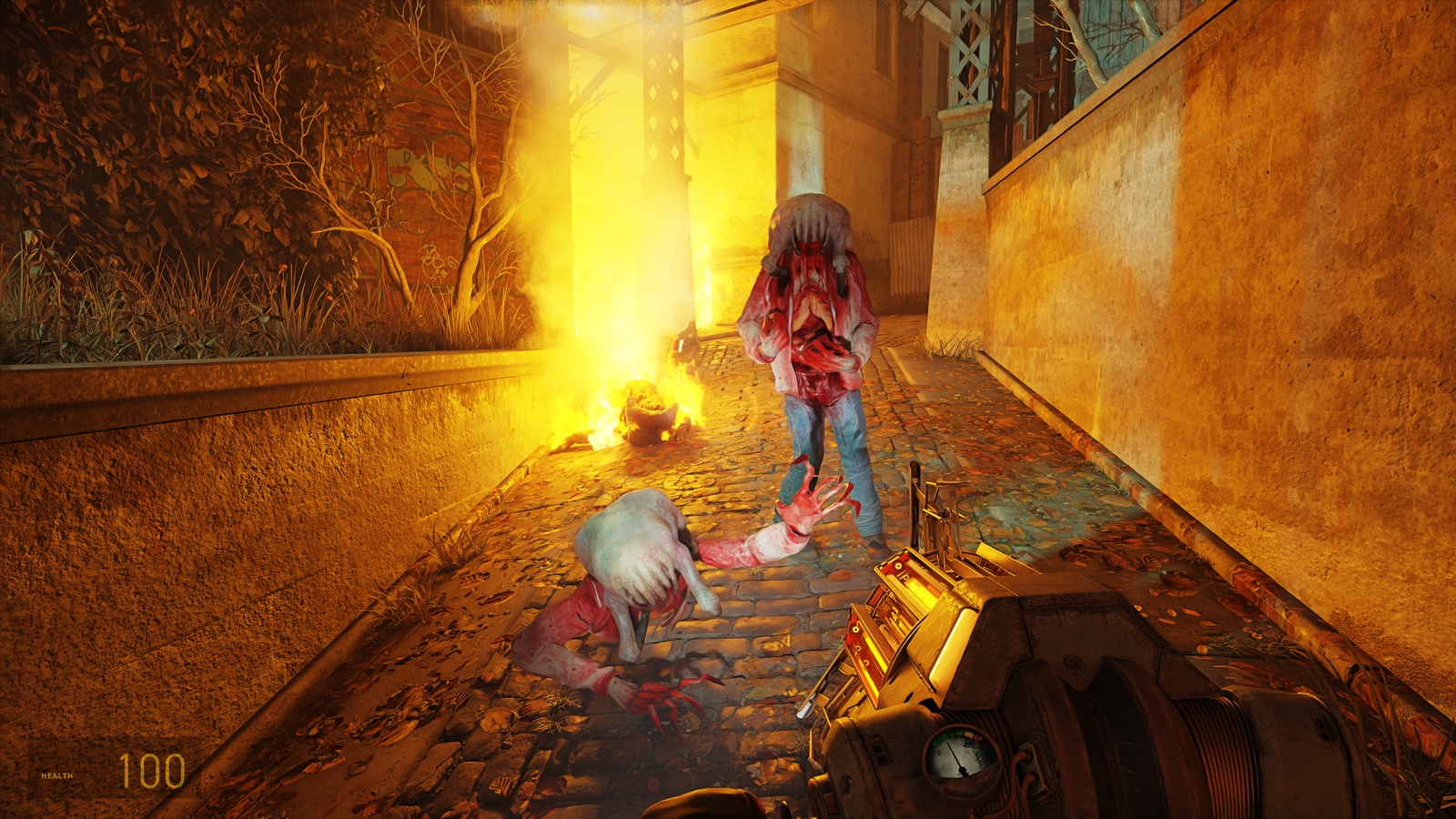1456x819 pixels.
Task: Click the HEALTH label on the HUD
Action: [56, 777]
